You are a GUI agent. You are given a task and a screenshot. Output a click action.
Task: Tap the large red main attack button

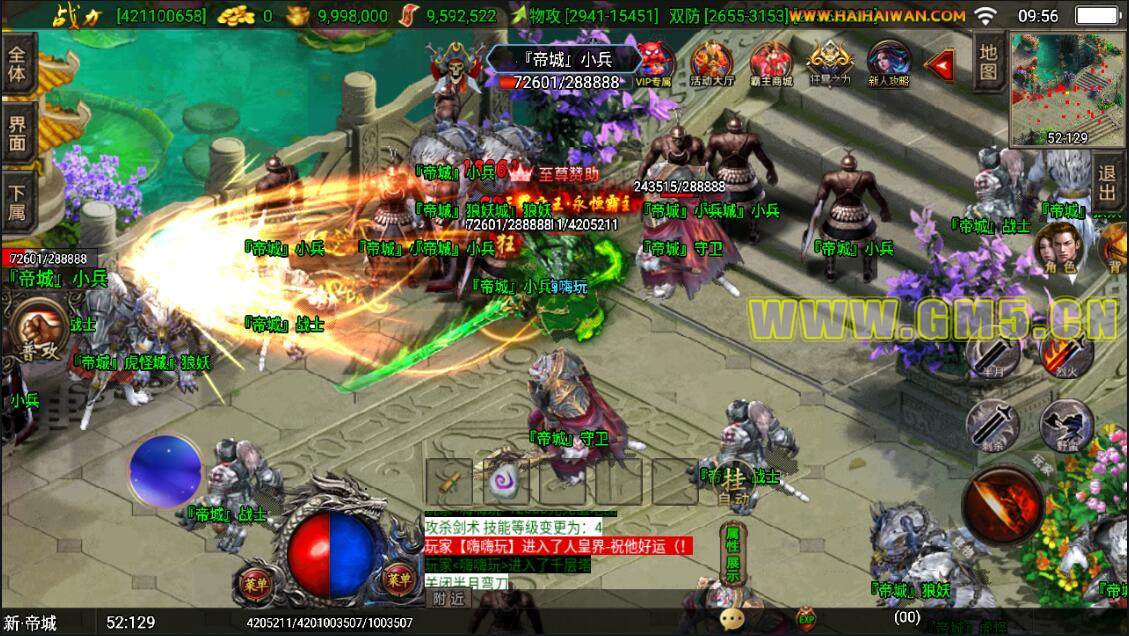[1002, 505]
